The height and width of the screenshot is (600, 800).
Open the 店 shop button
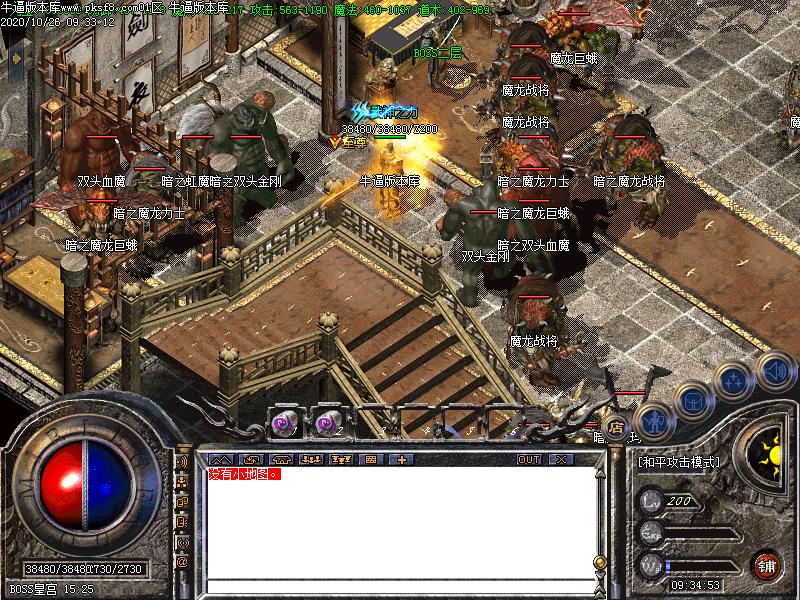pos(617,428)
